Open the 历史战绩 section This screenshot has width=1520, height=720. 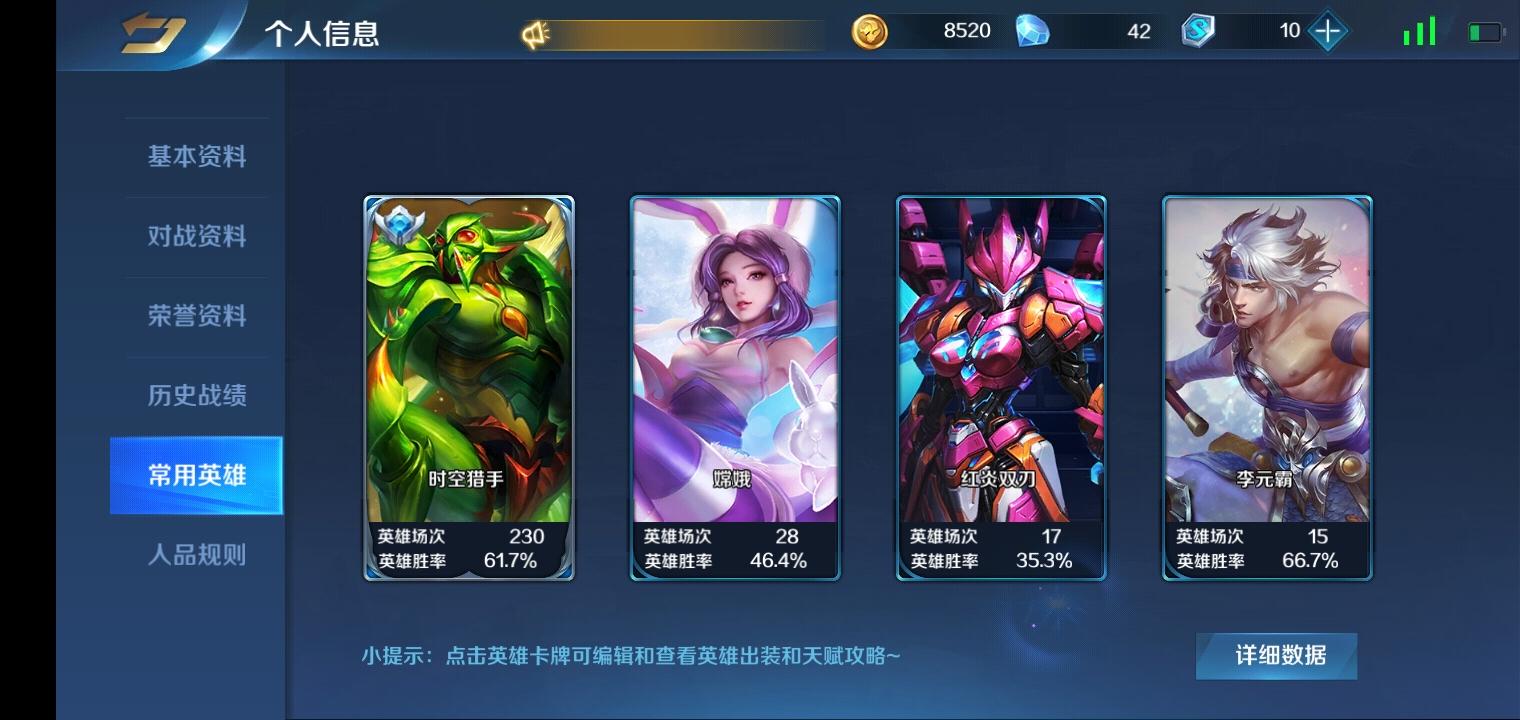pyautogui.click(x=196, y=396)
